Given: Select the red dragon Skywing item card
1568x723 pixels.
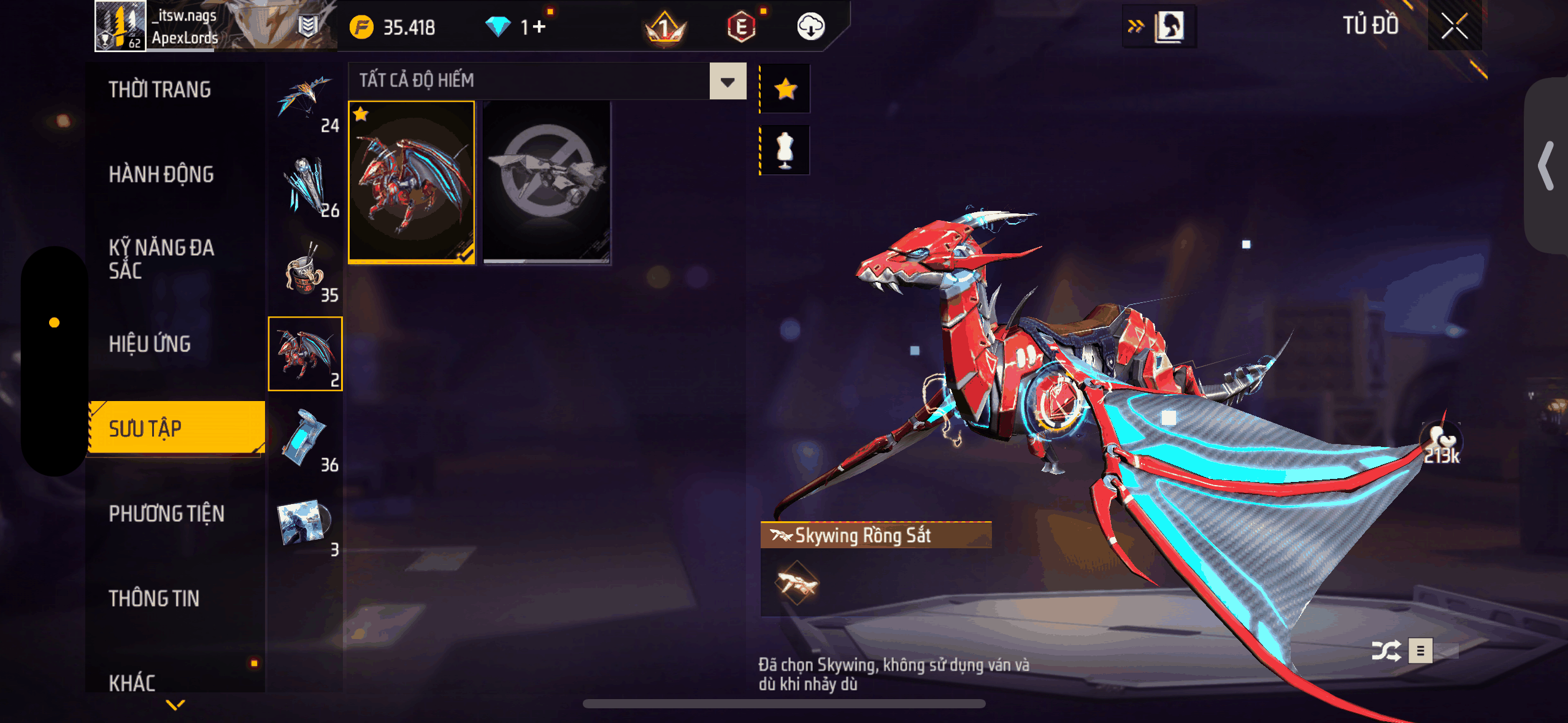Looking at the screenshot, I should [412, 182].
